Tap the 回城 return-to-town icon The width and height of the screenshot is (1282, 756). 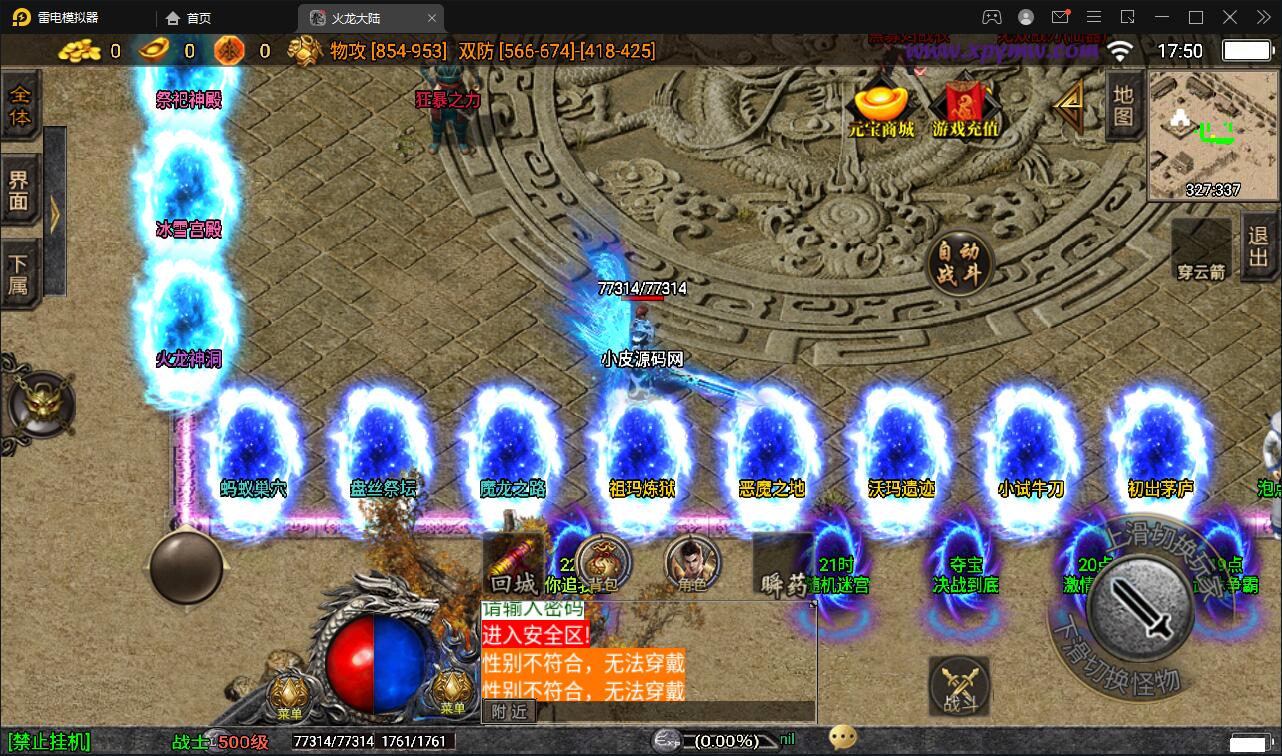513,565
